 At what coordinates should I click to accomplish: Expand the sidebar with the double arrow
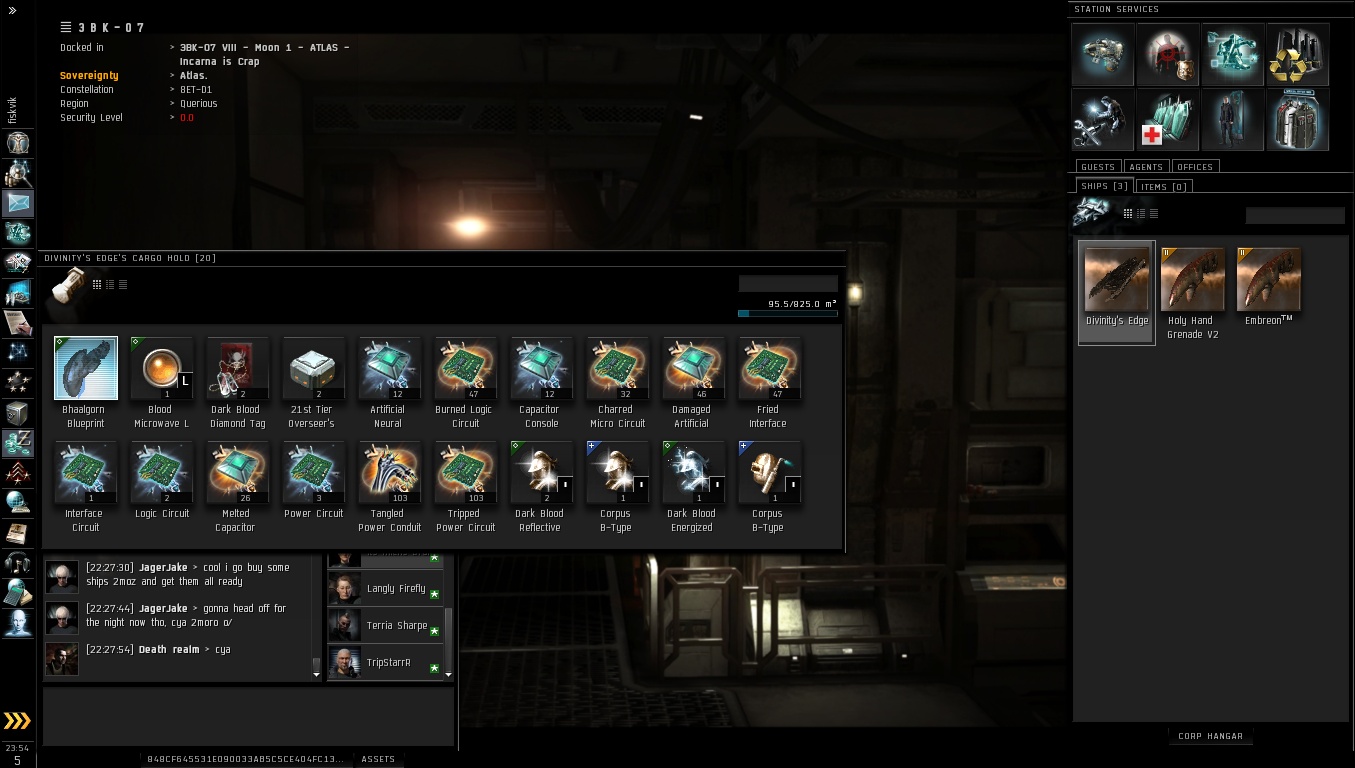[x=12, y=10]
